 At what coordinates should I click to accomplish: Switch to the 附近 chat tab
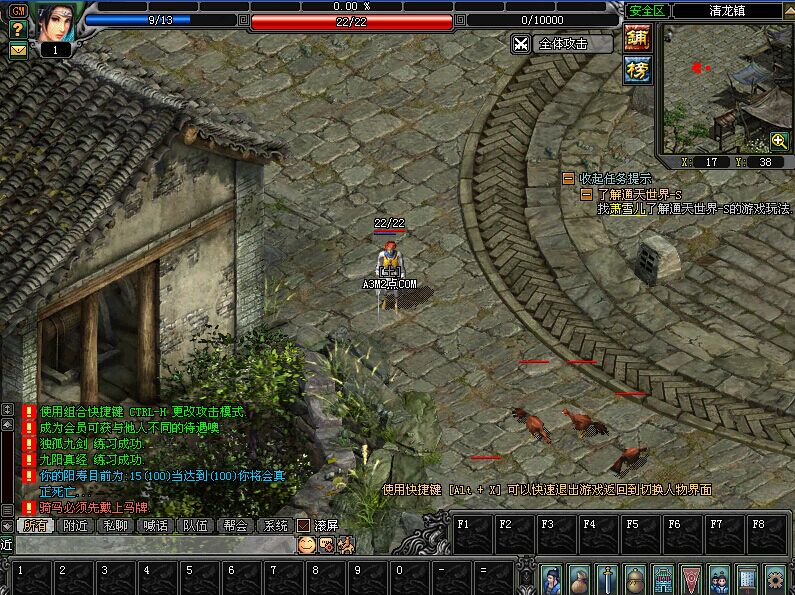tap(75, 525)
